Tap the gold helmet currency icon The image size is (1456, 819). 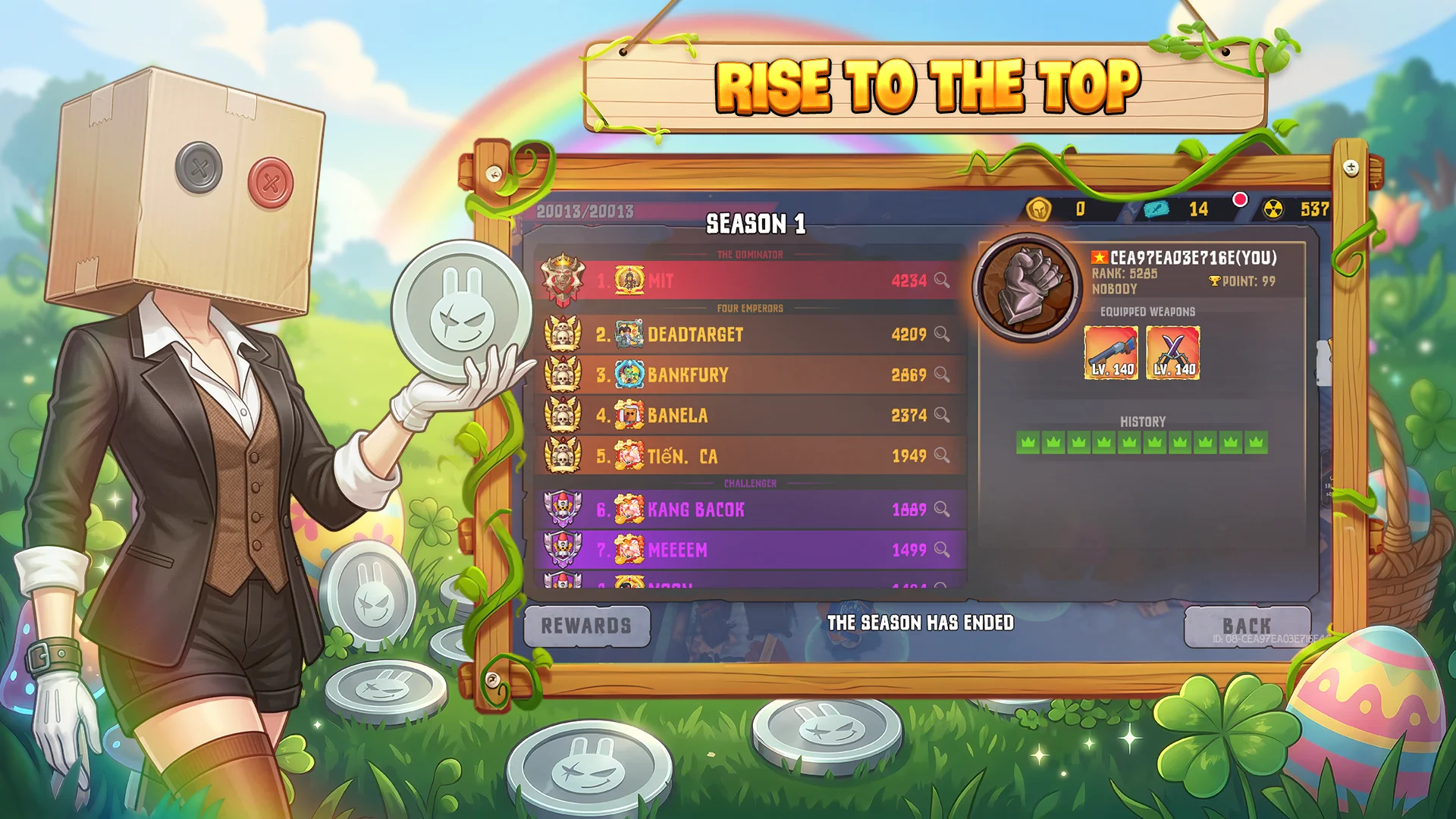click(x=1039, y=209)
